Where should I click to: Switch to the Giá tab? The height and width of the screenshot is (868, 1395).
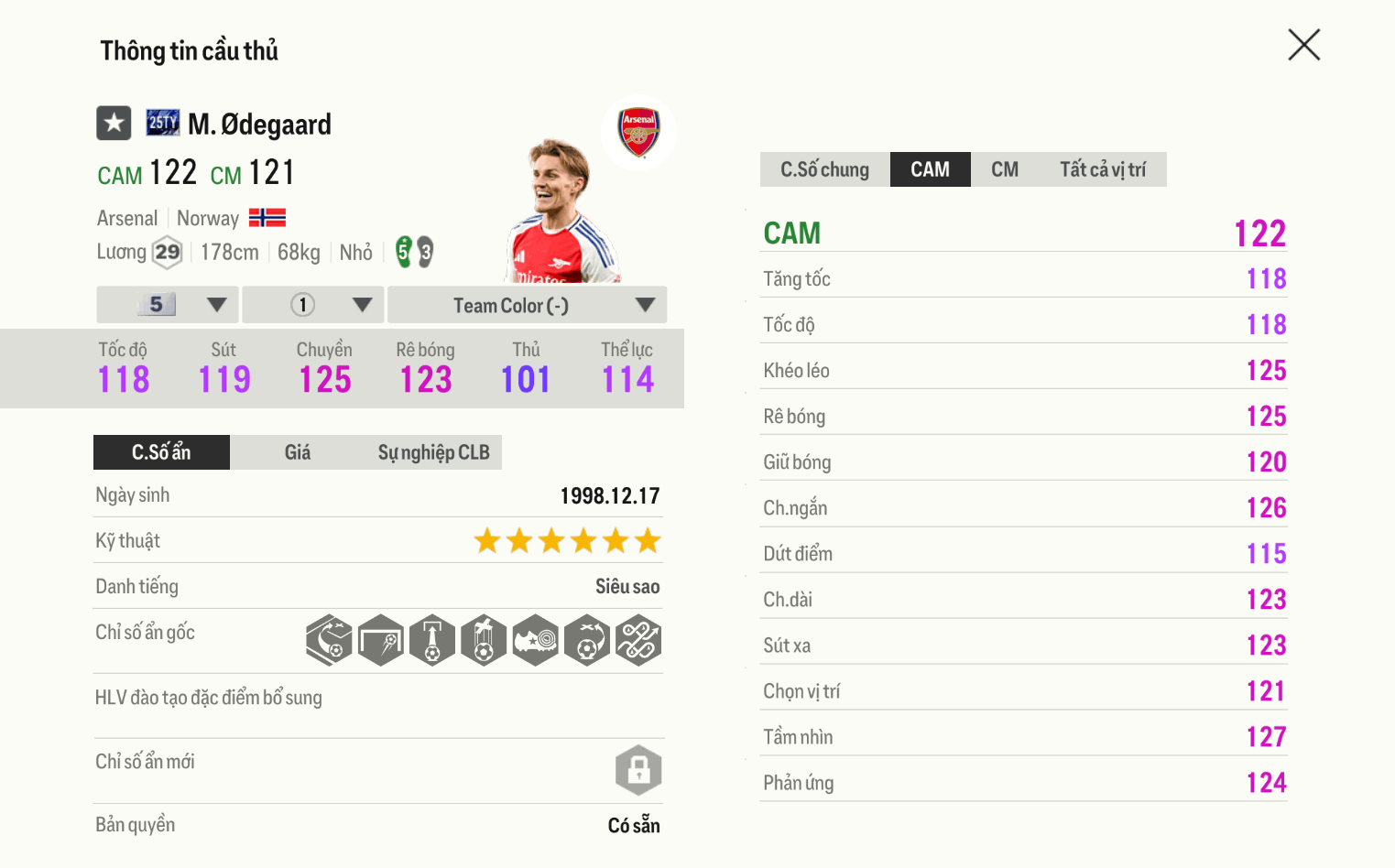(x=298, y=451)
